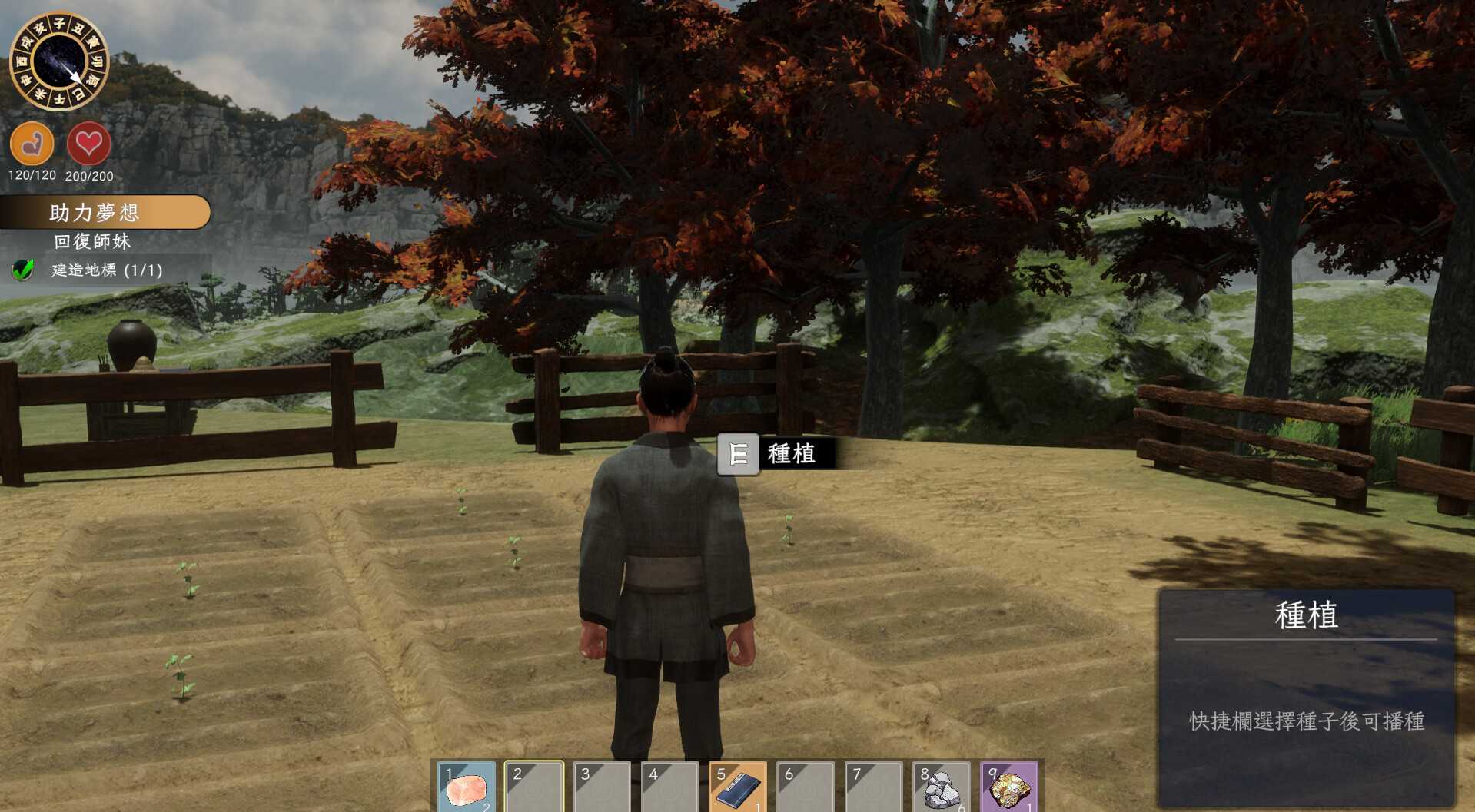The width and height of the screenshot is (1475, 812).
Task: Switch to hotbar slot 6
Action: click(x=805, y=788)
